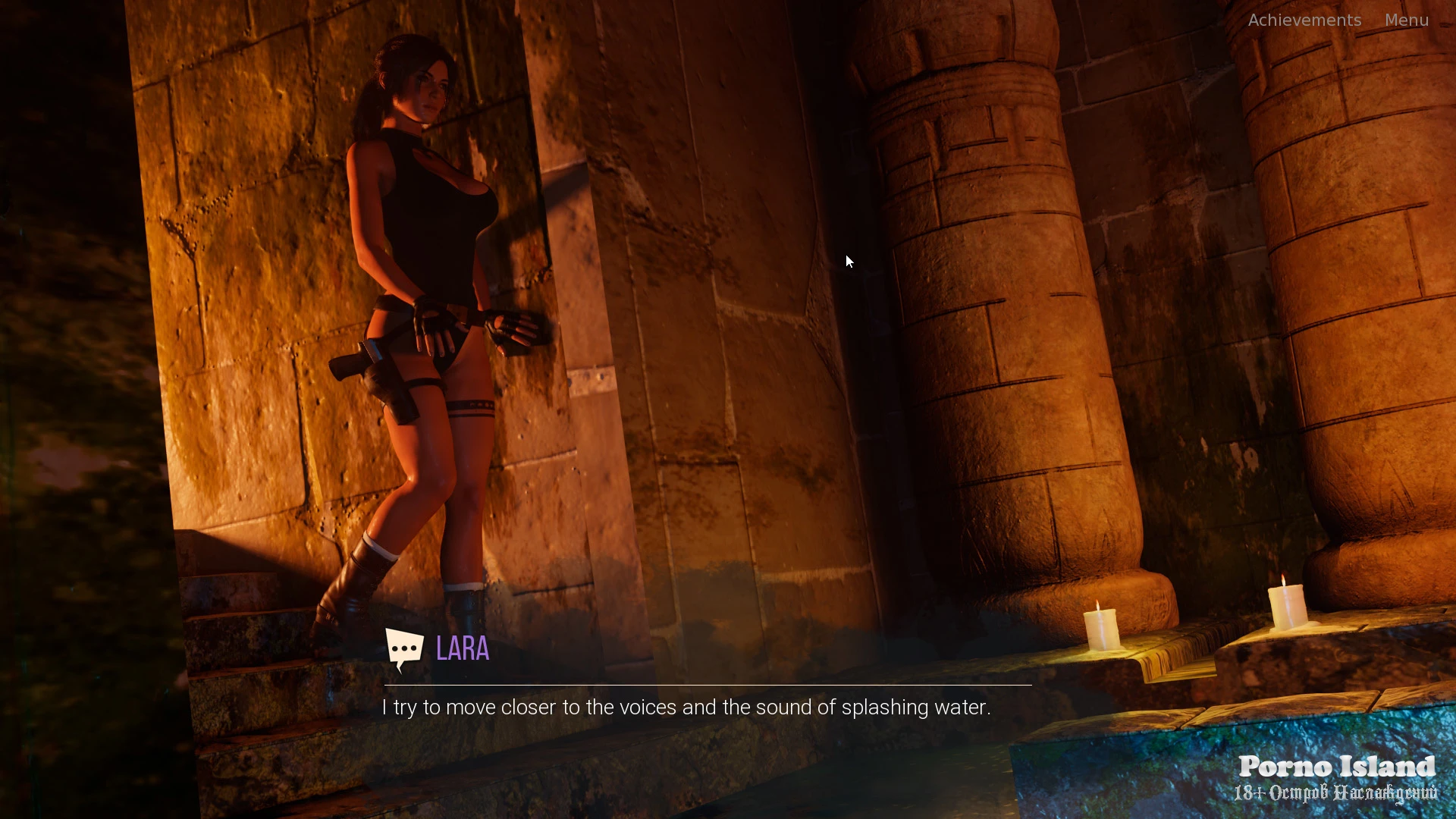Viewport: 1456px width, 819px height.
Task: Open the Achievements screen
Action: pyautogui.click(x=1304, y=20)
